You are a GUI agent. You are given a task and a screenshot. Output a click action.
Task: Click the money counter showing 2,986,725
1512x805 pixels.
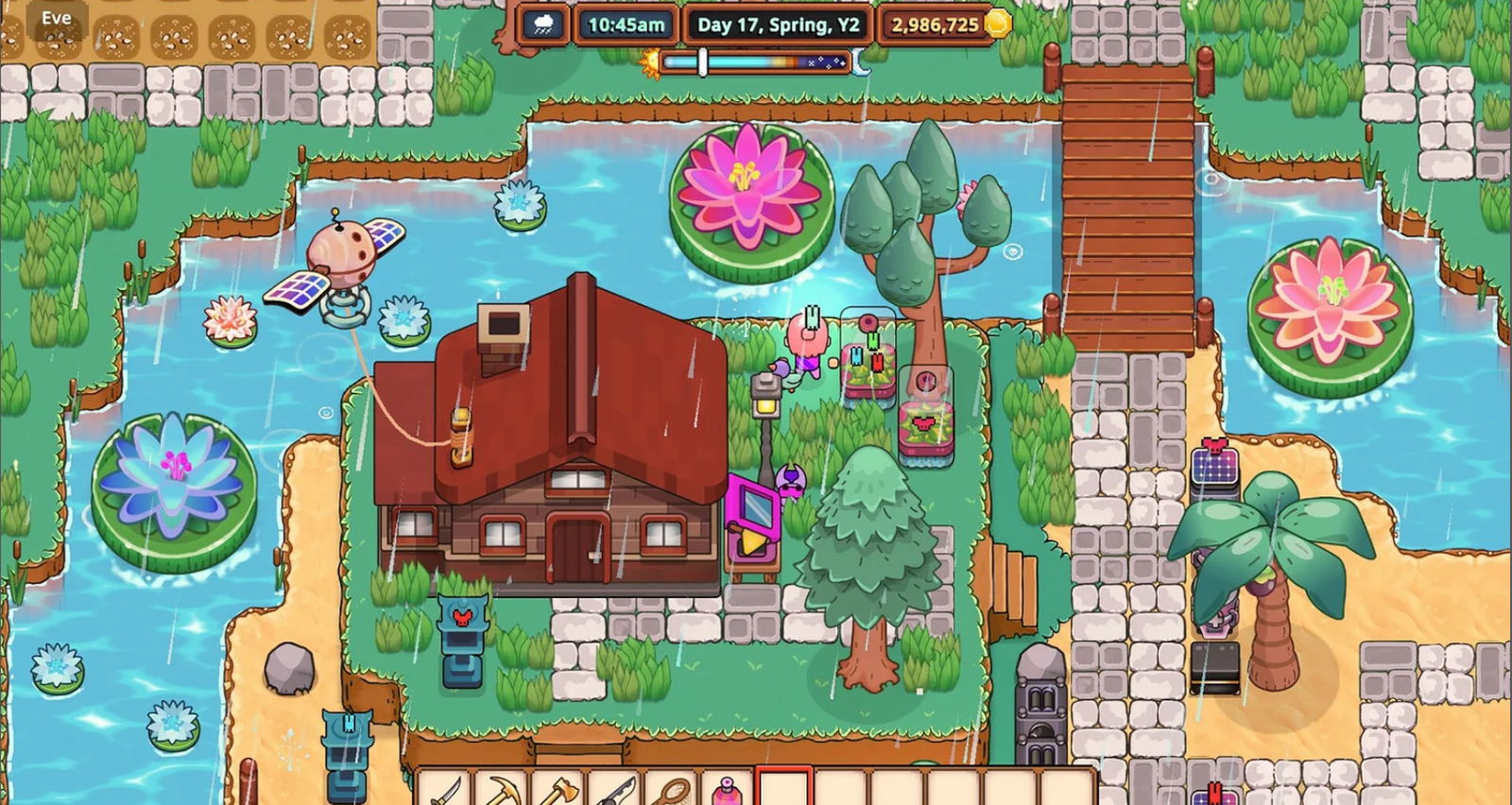934,25
